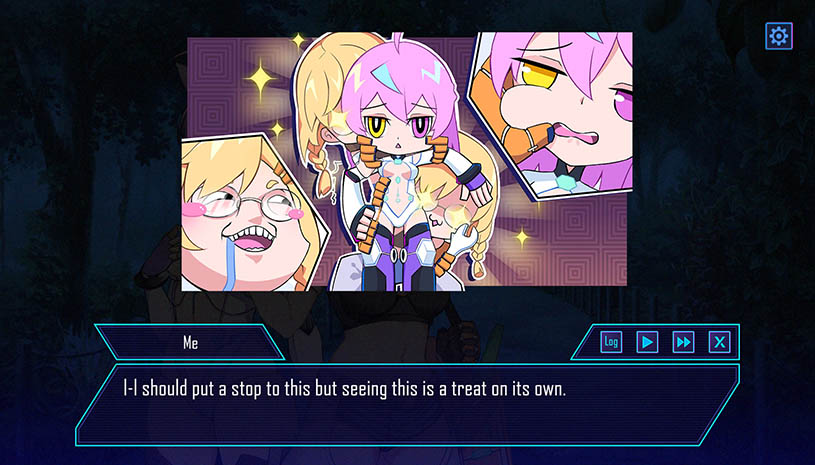Hide the dialogue box with X
Image resolution: width=815 pixels, height=465 pixels.
[x=719, y=342]
